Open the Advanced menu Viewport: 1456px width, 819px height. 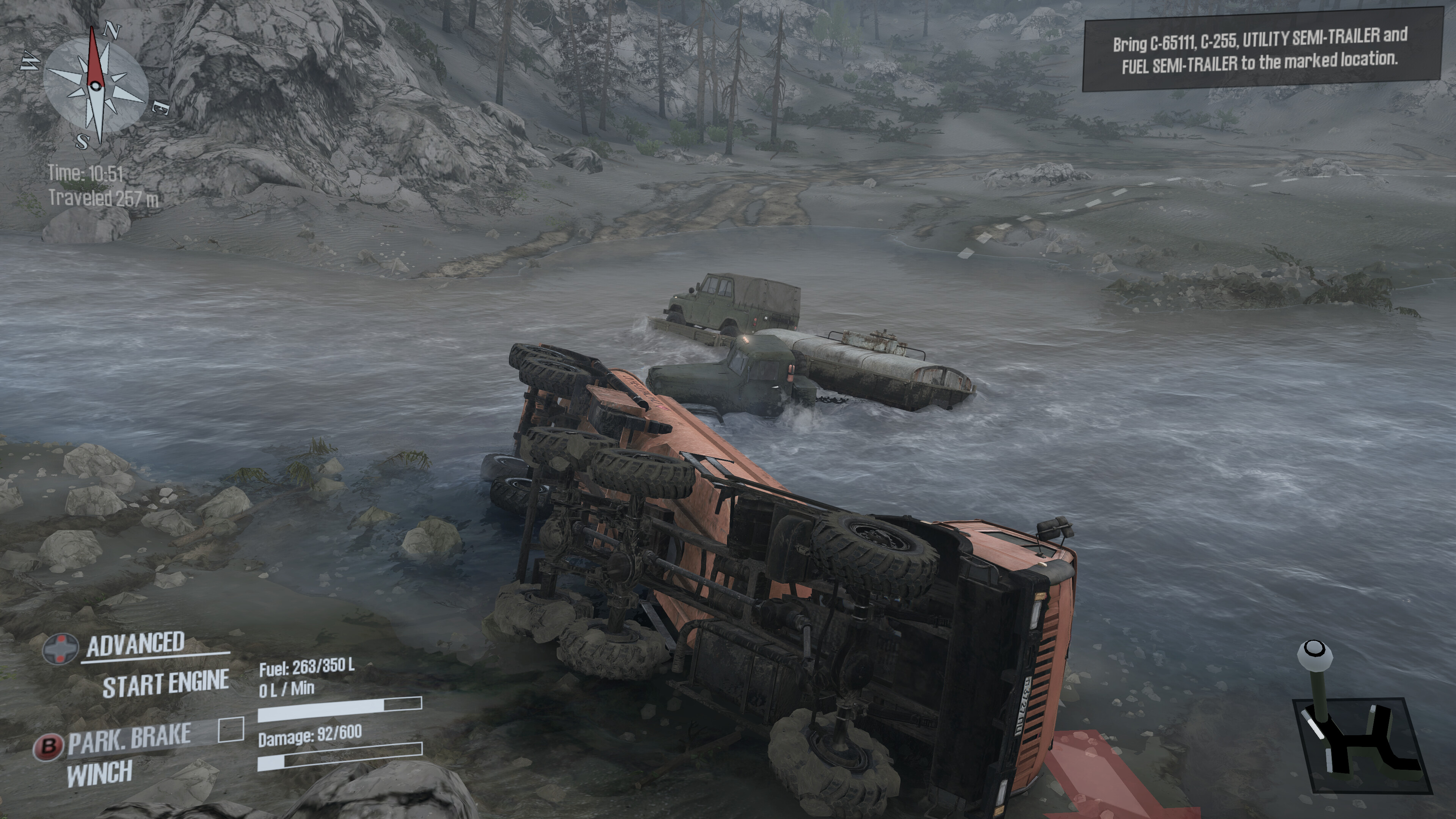pyautogui.click(x=135, y=644)
